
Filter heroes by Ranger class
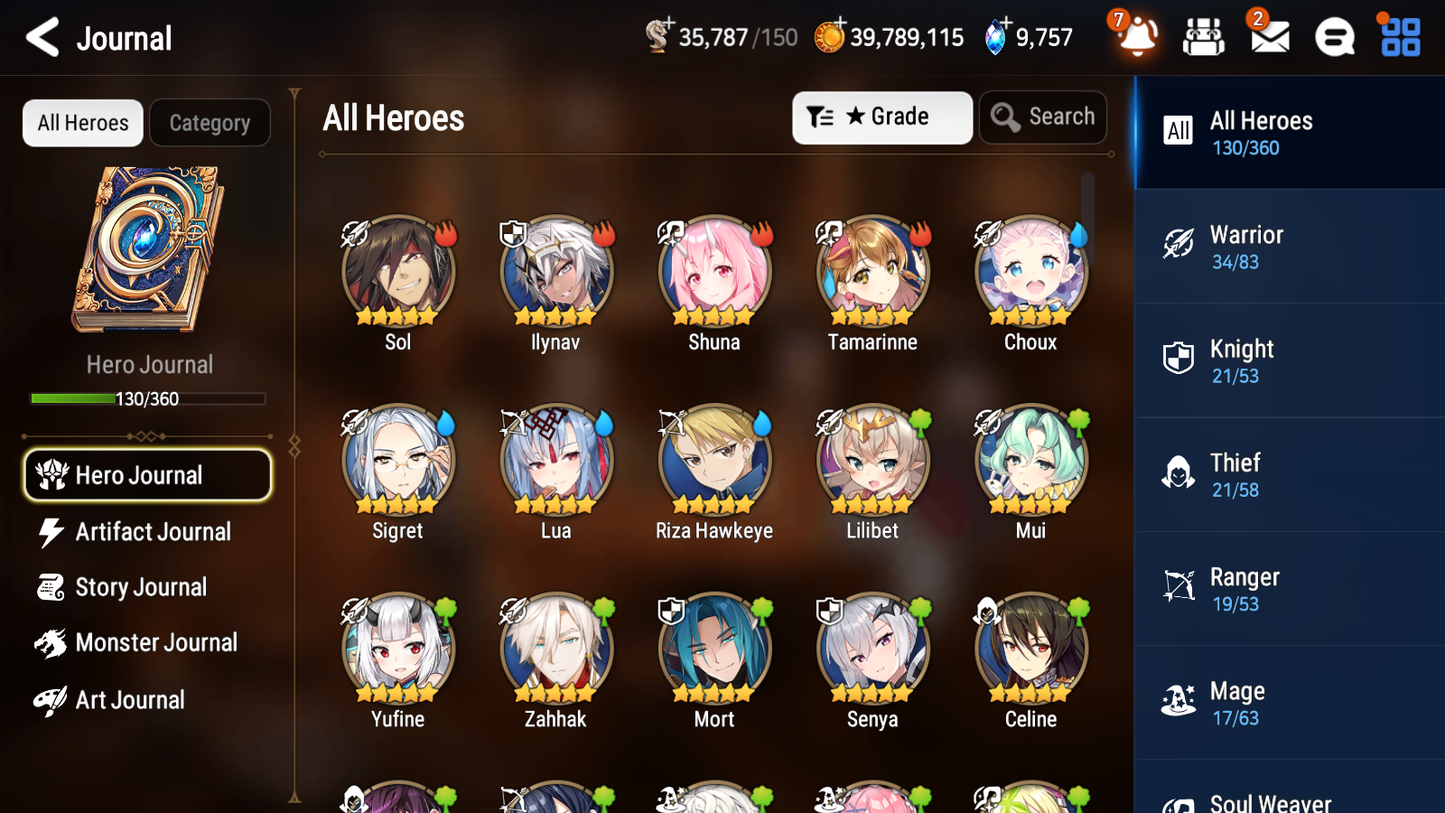pyautogui.click(x=1290, y=589)
